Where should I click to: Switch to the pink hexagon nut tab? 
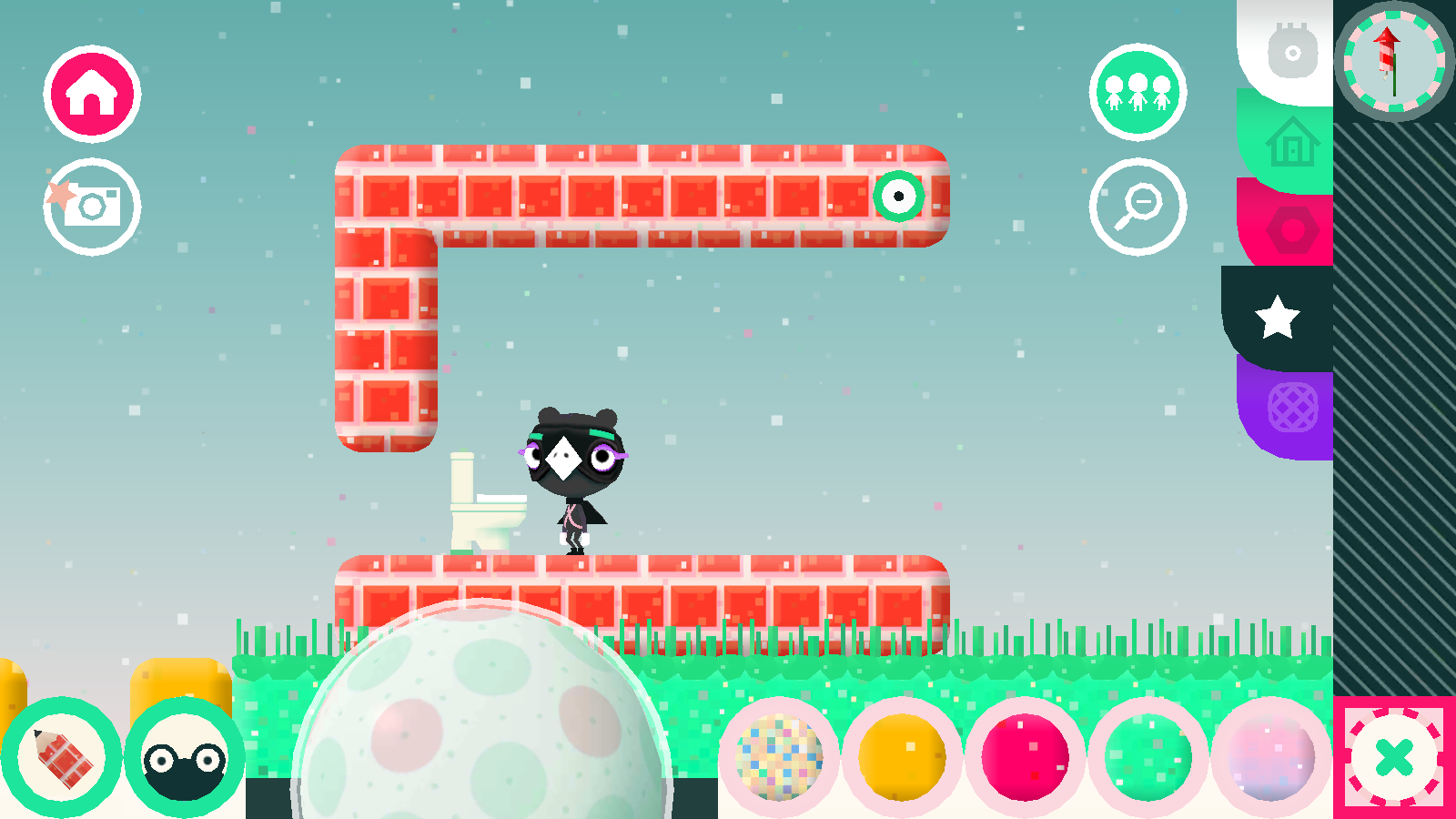click(x=1290, y=228)
